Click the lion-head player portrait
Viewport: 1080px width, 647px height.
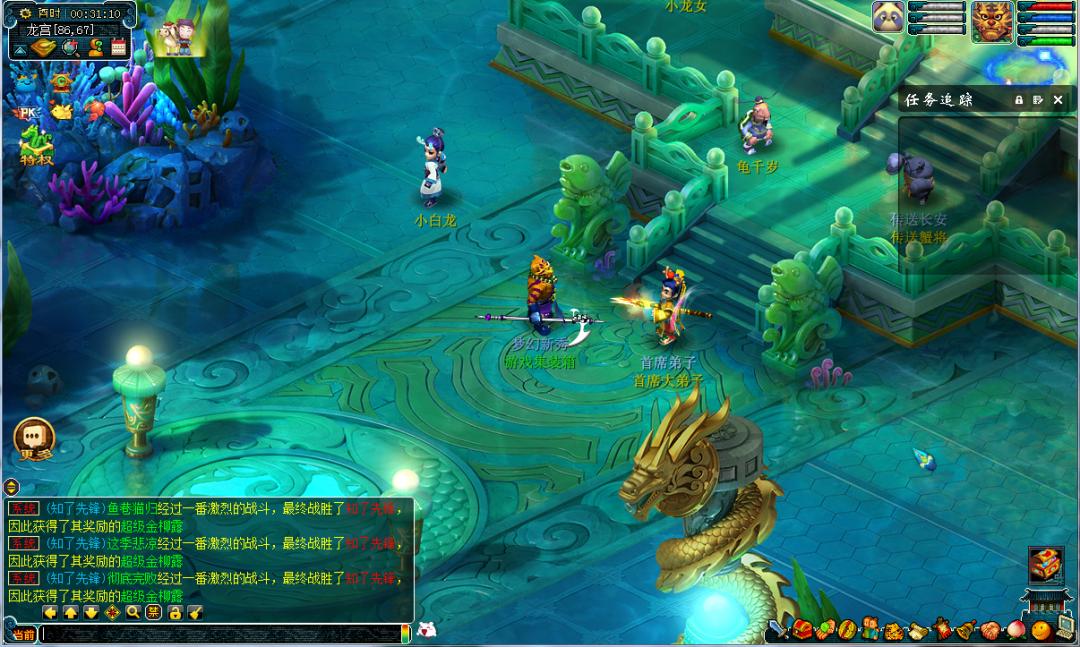(990, 20)
